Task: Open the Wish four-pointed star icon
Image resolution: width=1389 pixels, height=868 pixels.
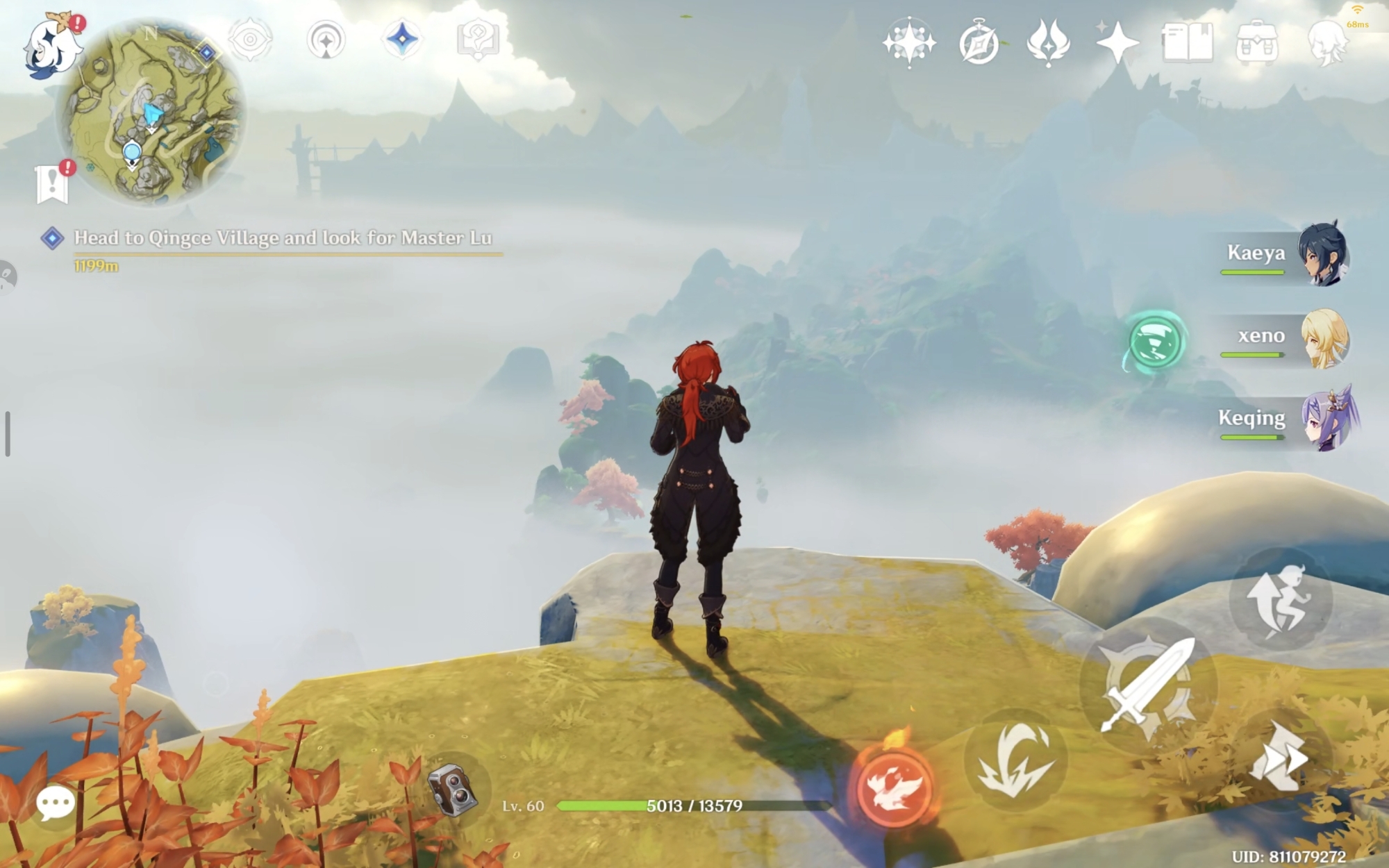Action: click(1117, 43)
